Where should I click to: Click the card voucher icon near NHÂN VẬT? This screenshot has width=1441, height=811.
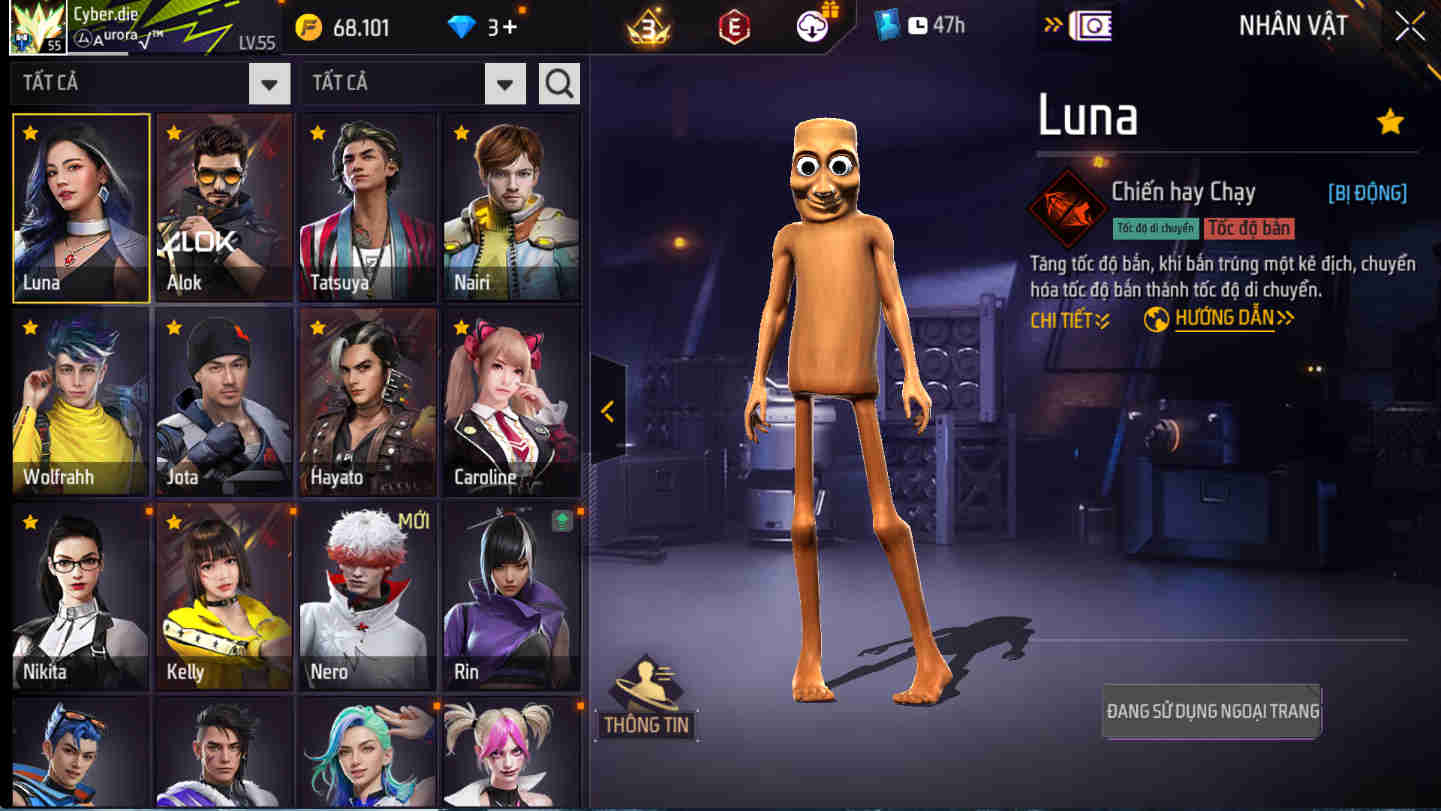[x=1090, y=25]
